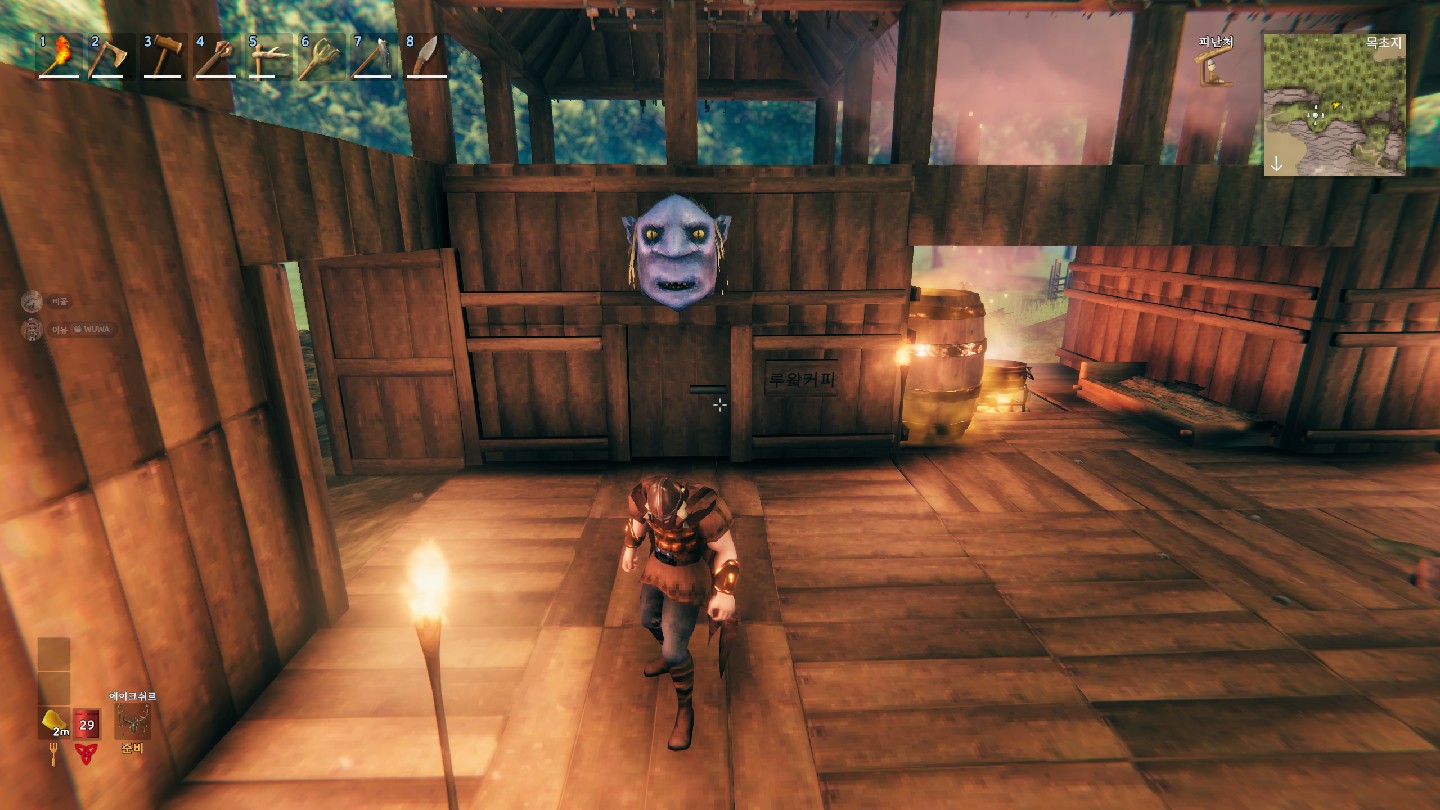Screen dimensions: 1440x810
Task: Open the minimap
Action: pos(1334,104)
